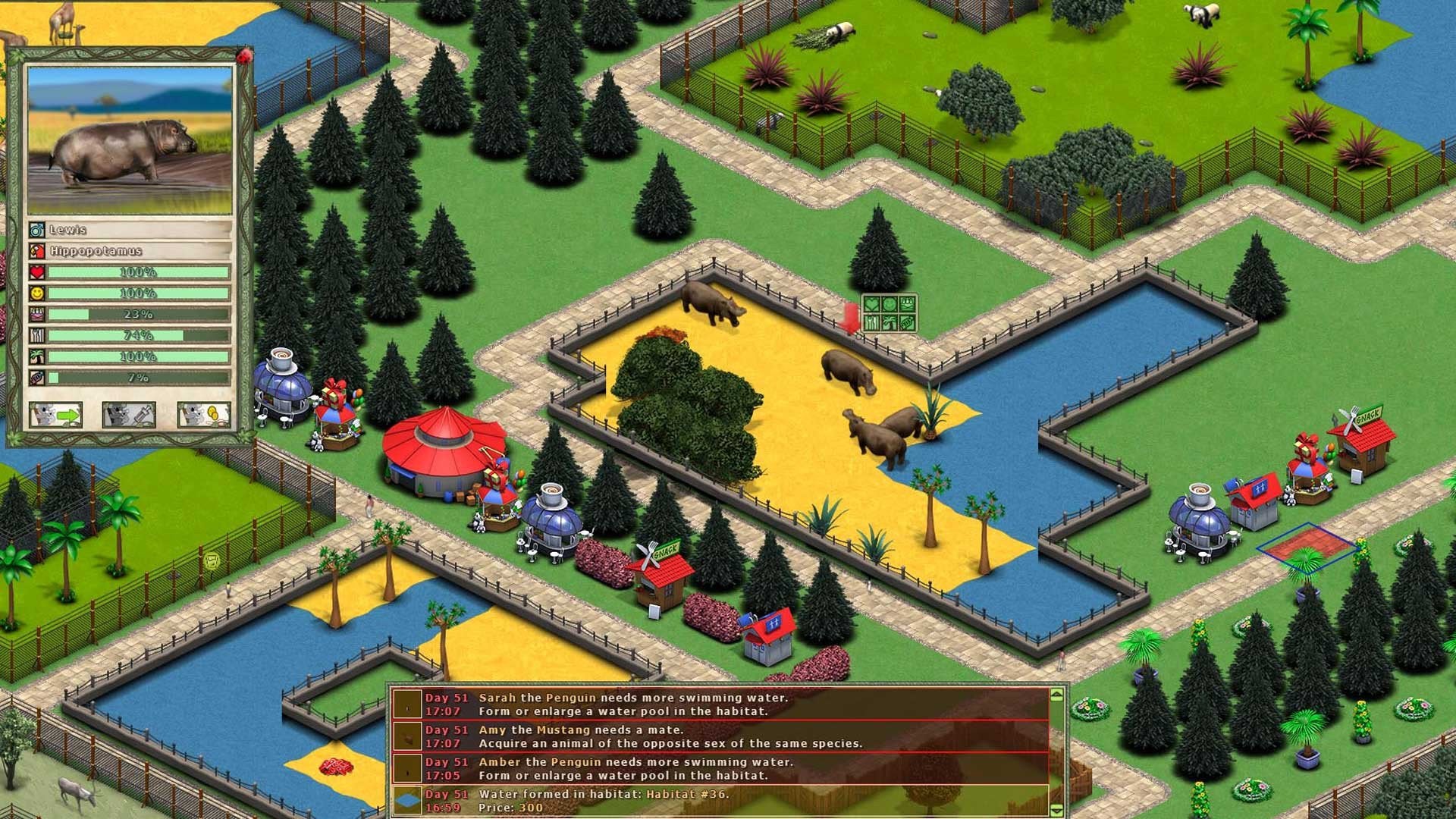Click the move animal button with green arrow
This screenshot has width=1456, height=819.
point(55,415)
